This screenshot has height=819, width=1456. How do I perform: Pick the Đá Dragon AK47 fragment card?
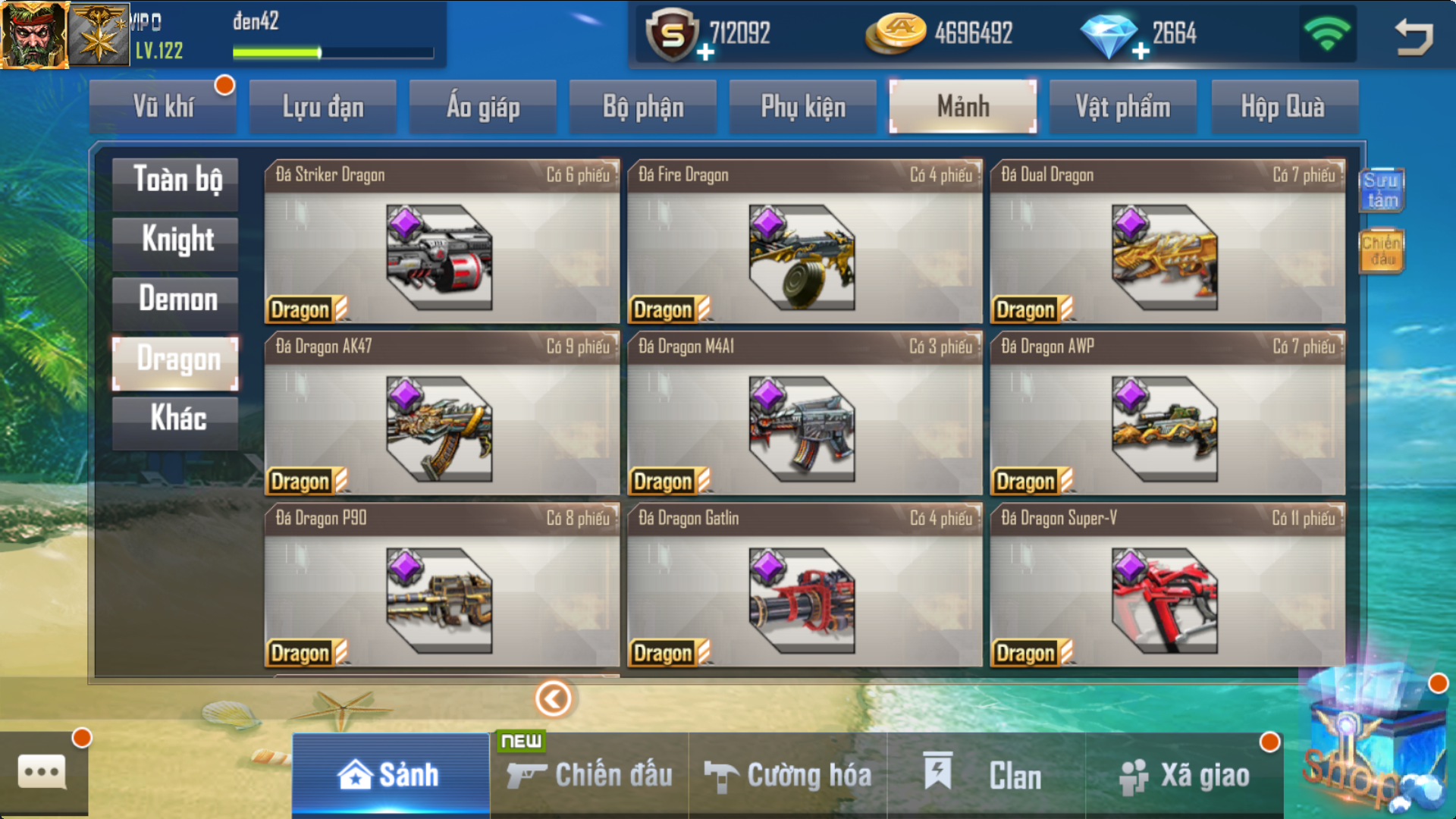441,414
